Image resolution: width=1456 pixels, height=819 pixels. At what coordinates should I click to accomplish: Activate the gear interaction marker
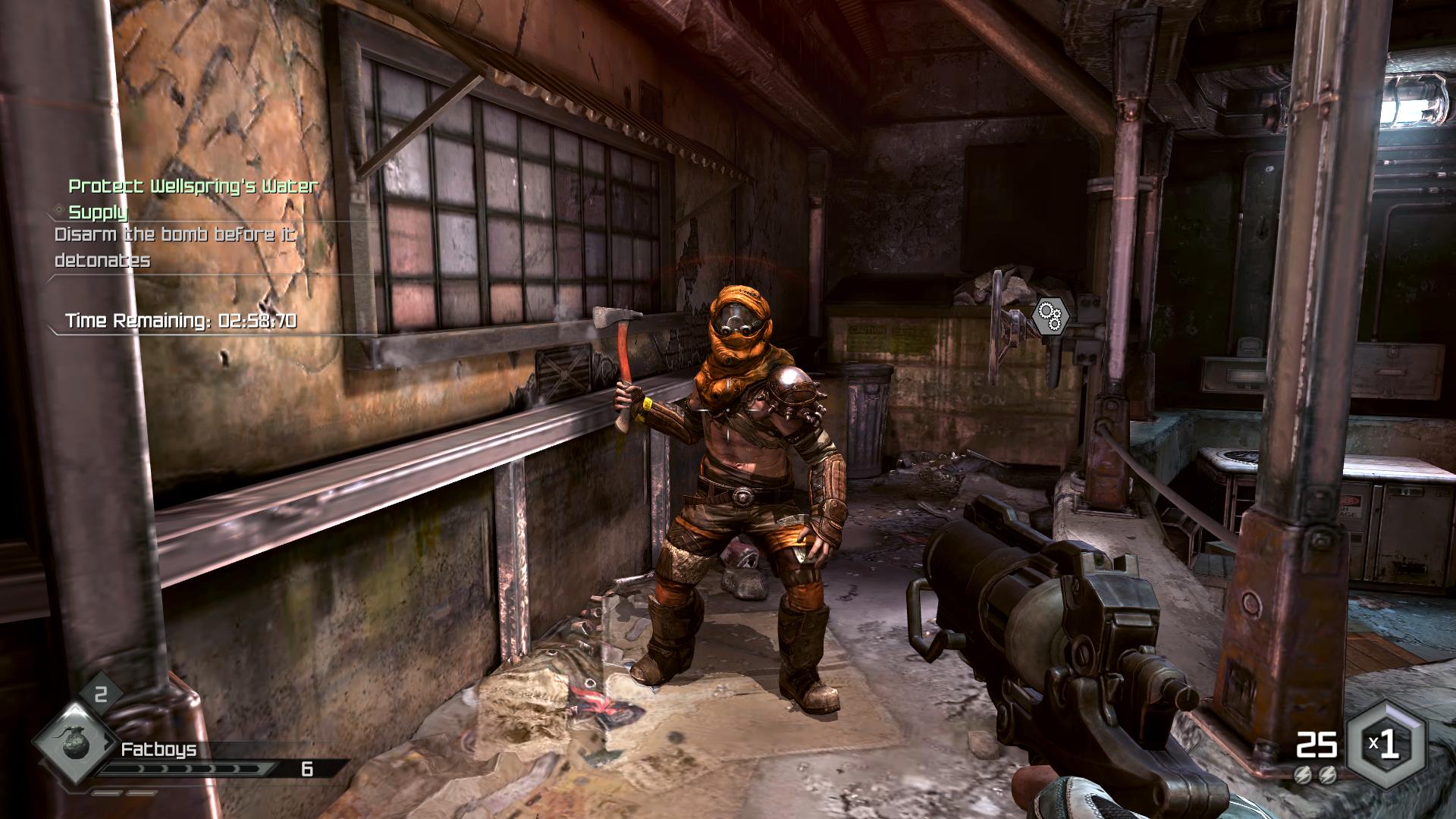coord(1050,315)
